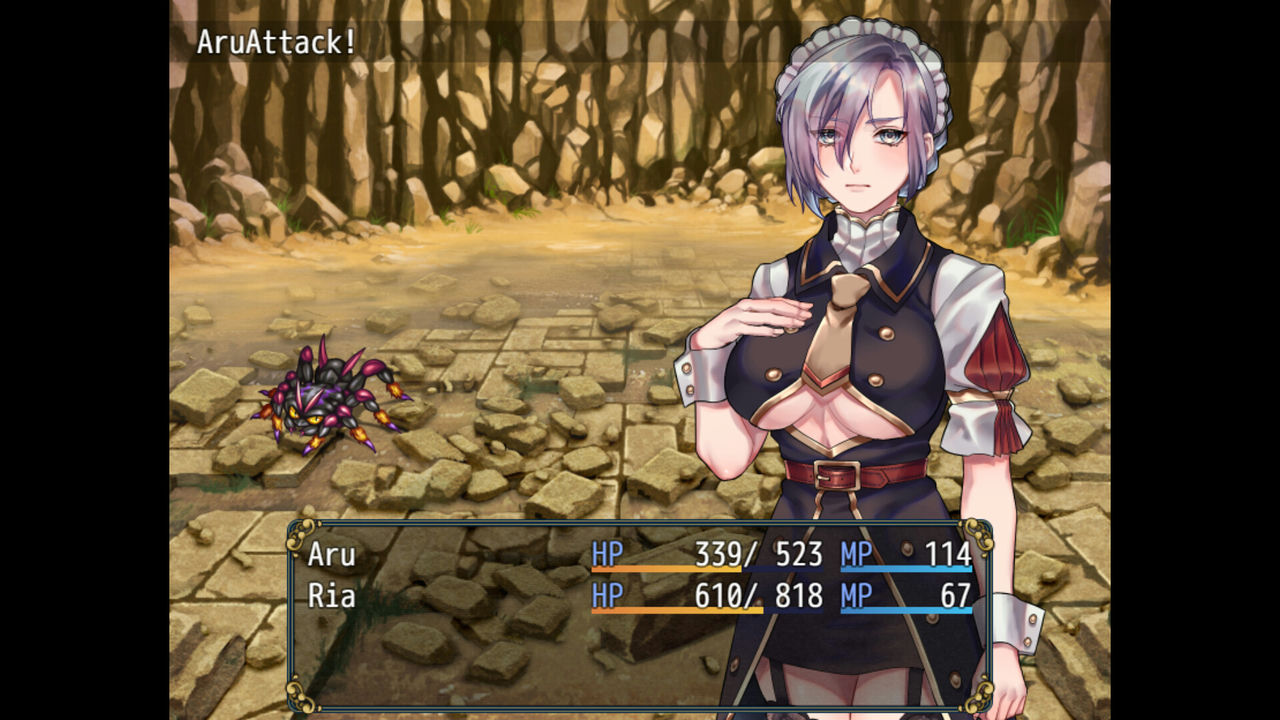This screenshot has width=1280, height=720.
Task: Click Ria's MP value of 67
Action: (957, 595)
